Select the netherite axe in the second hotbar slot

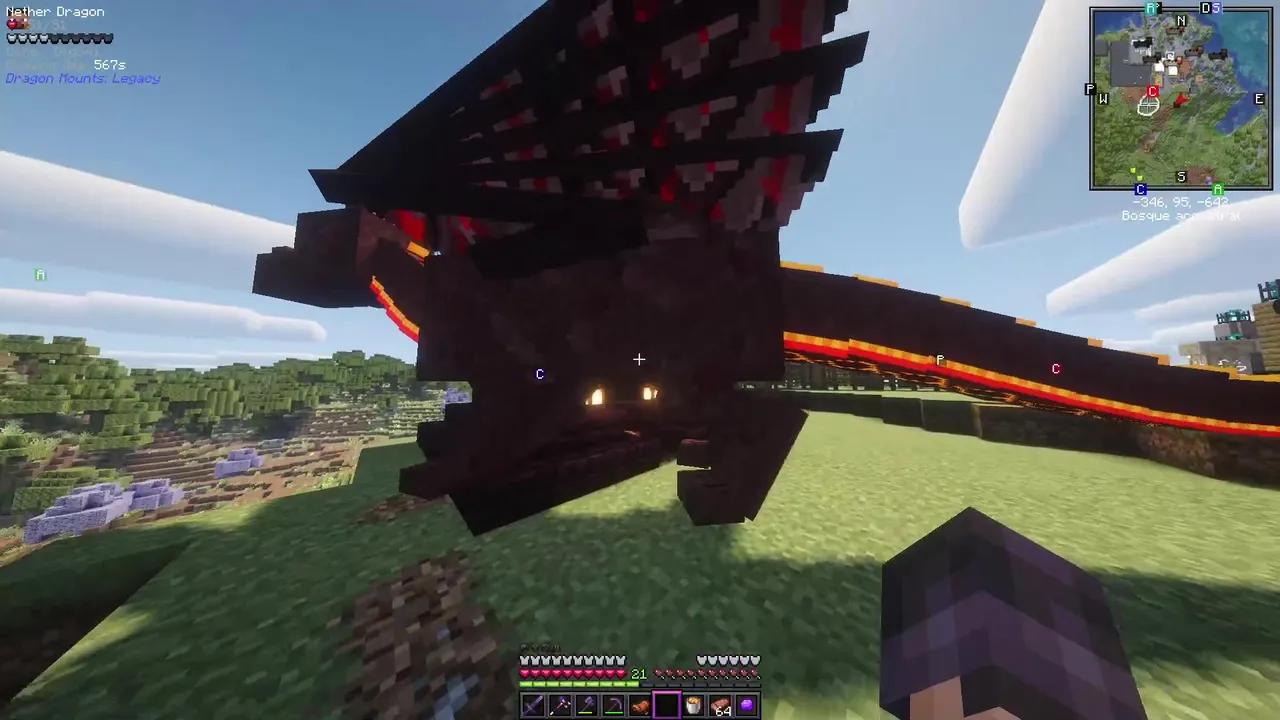point(558,706)
